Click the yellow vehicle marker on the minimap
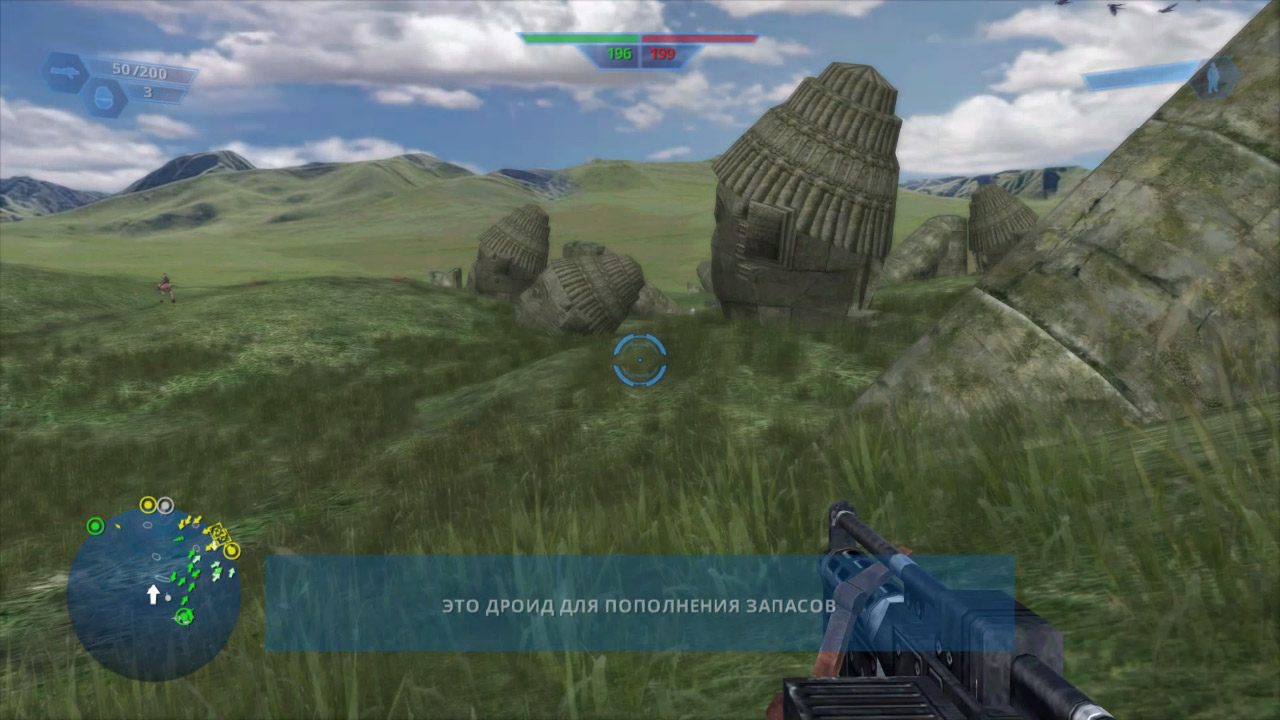This screenshot has height=720, width=1280. click(219, 533)
